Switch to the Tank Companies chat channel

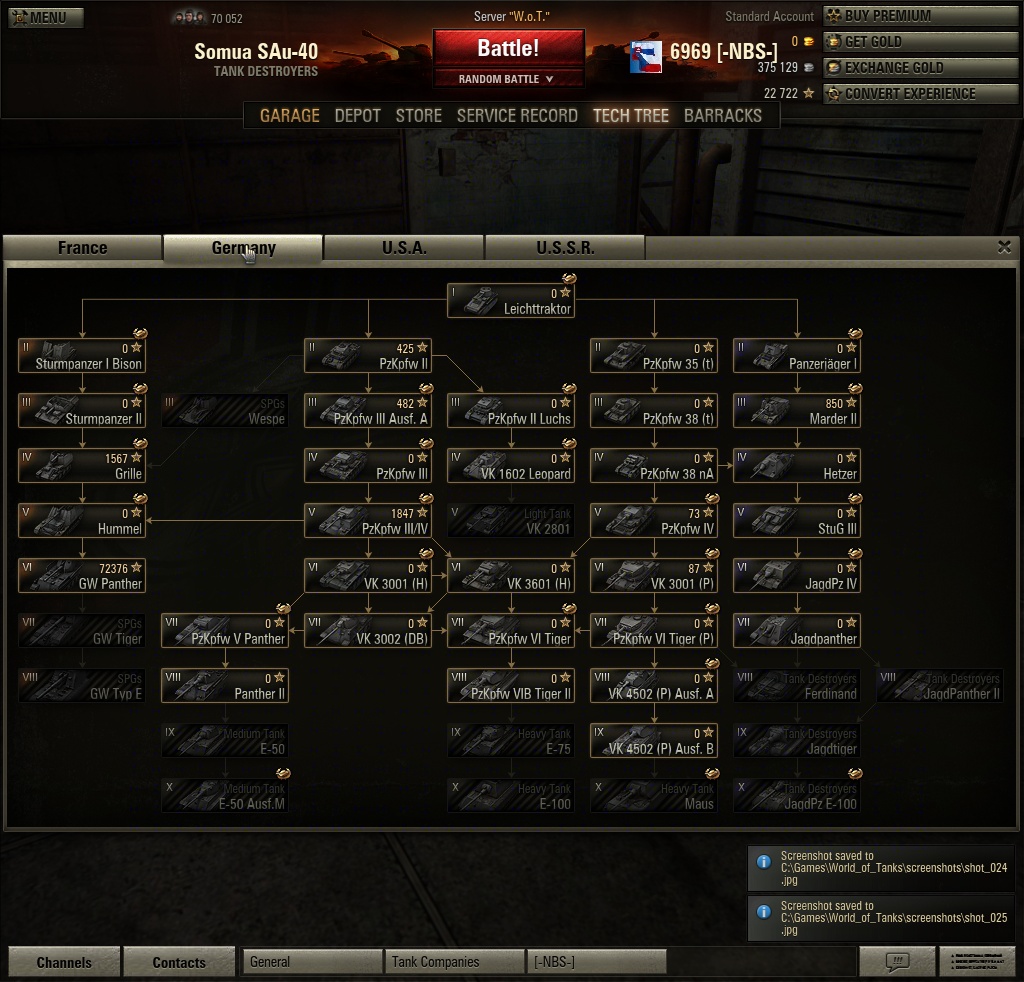(x=455, y=962)
